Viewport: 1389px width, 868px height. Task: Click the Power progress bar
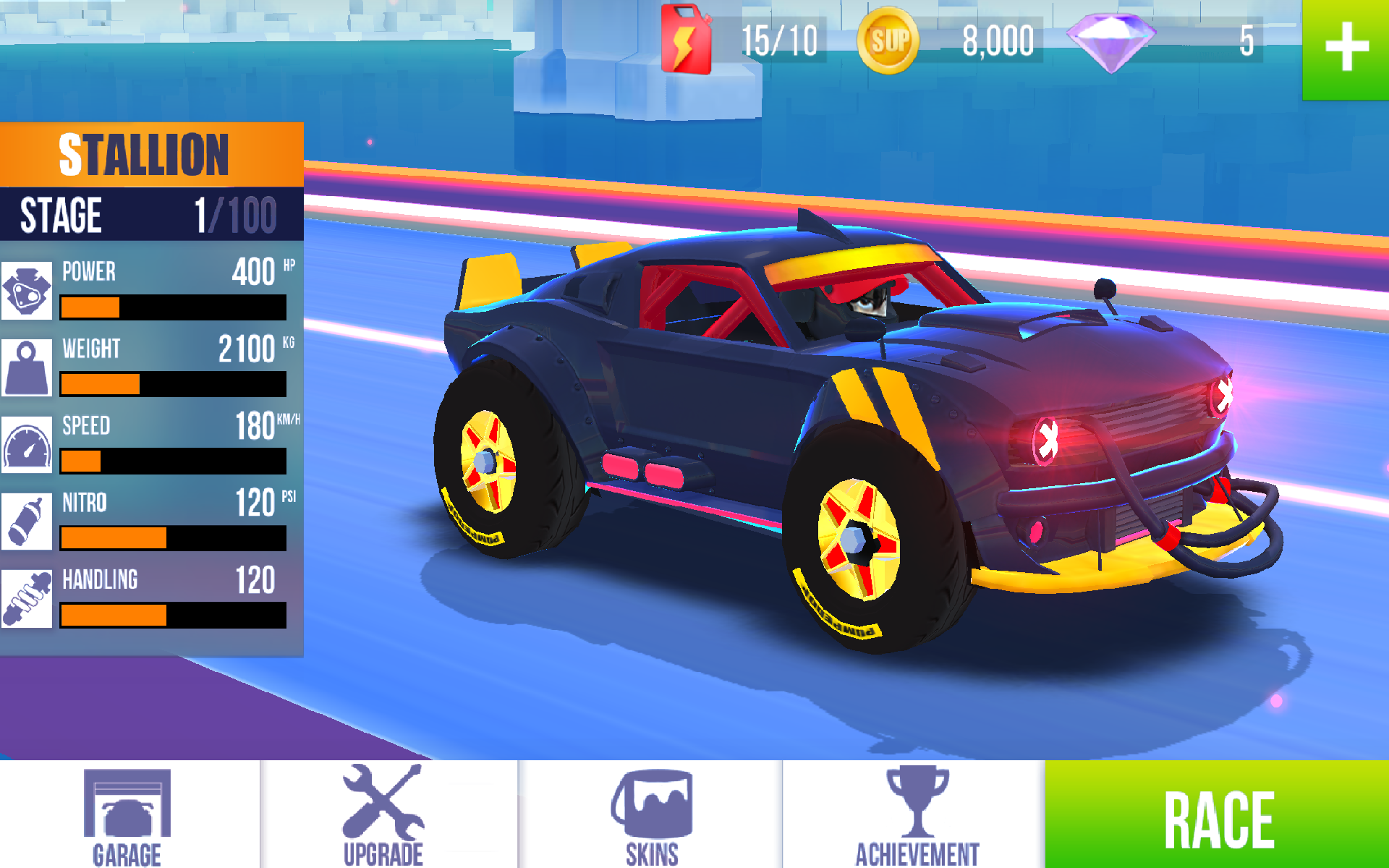pyautogui.click(x=172, y=308)
